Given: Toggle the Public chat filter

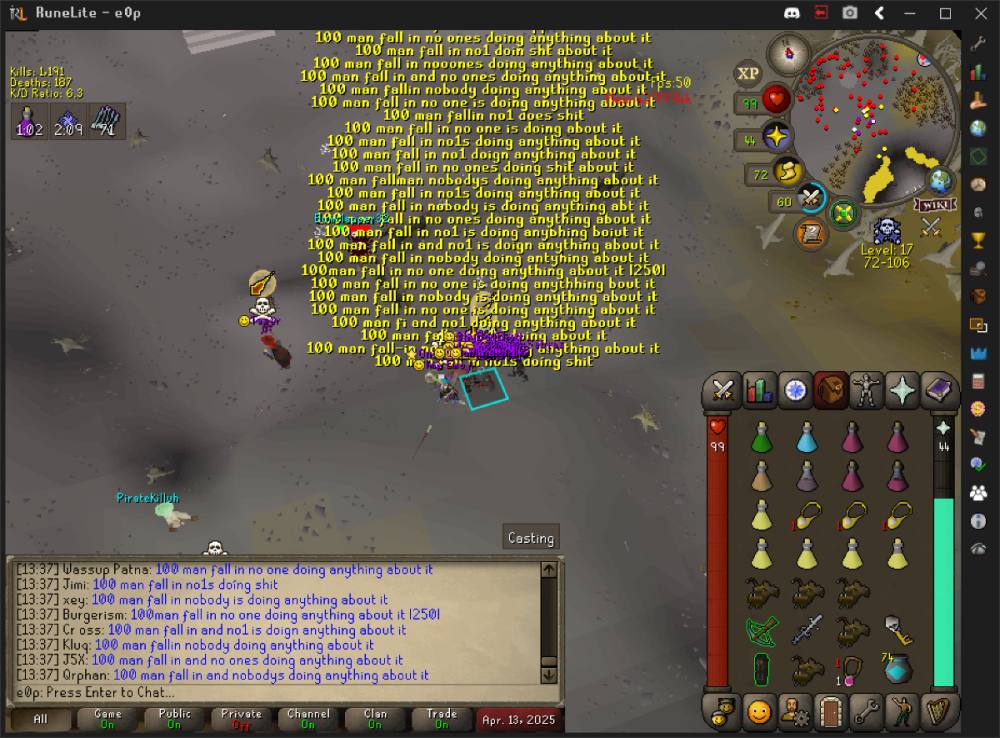Looking at the screenshot, I should (x=174, y=719).
